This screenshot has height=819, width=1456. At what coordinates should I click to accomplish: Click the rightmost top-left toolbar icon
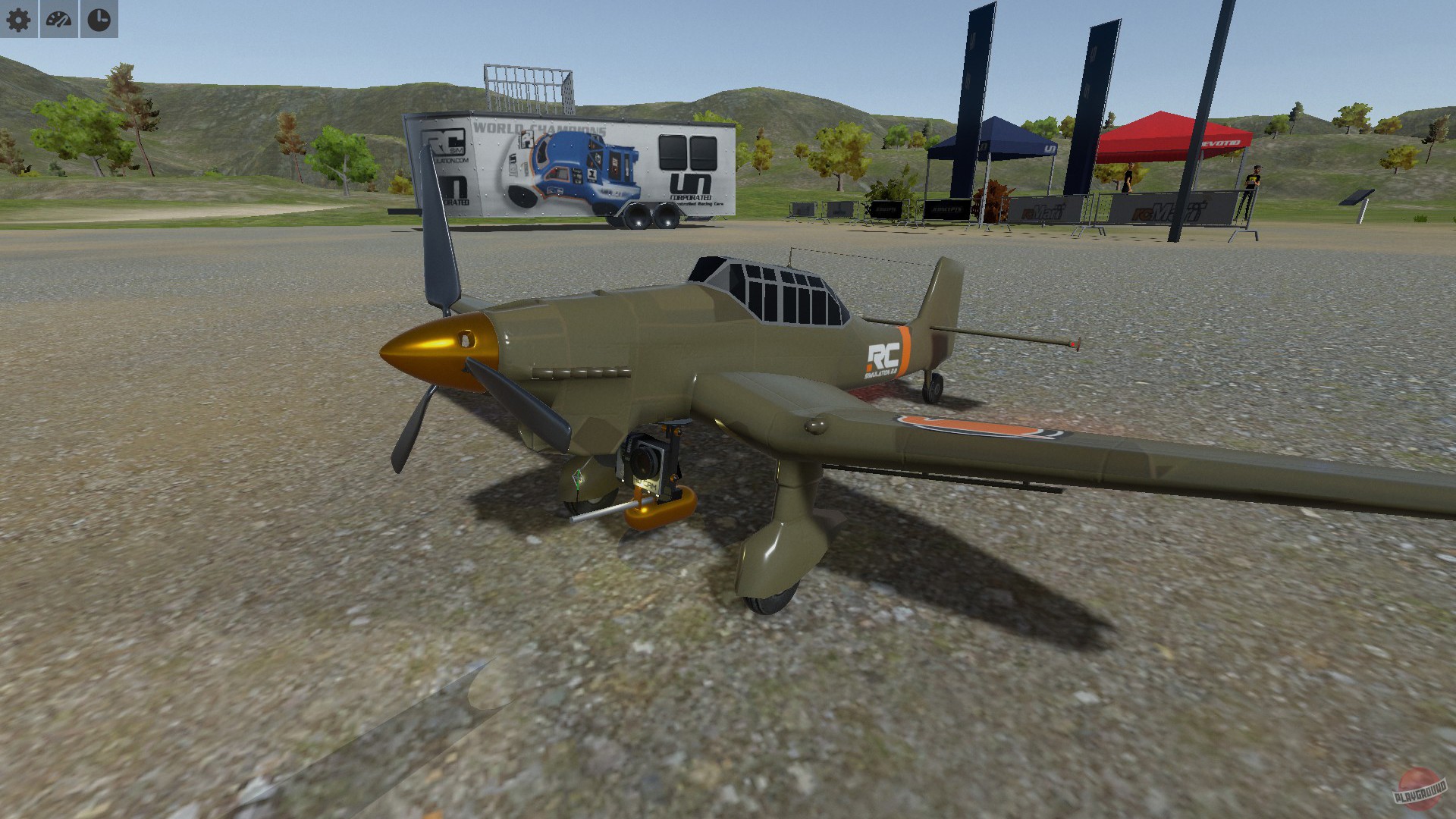(x=98, y=20)
